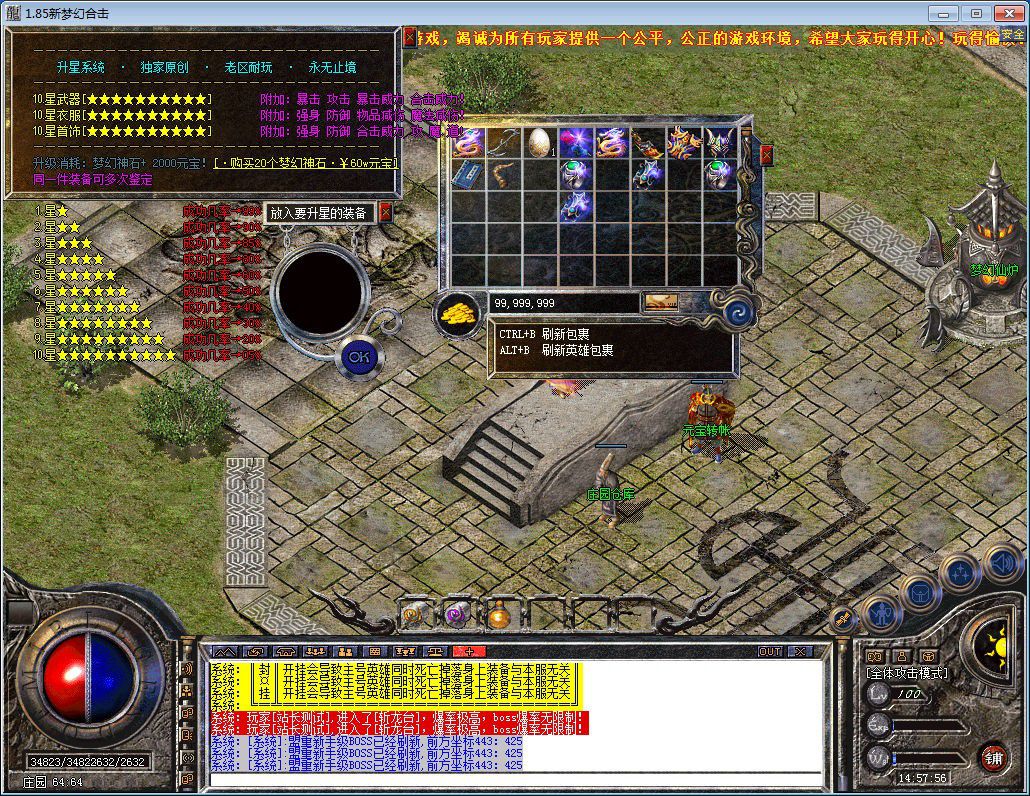Close the star upgrade info panel
This screenshot has height=796, width=1030.
(x=410, y=37)
